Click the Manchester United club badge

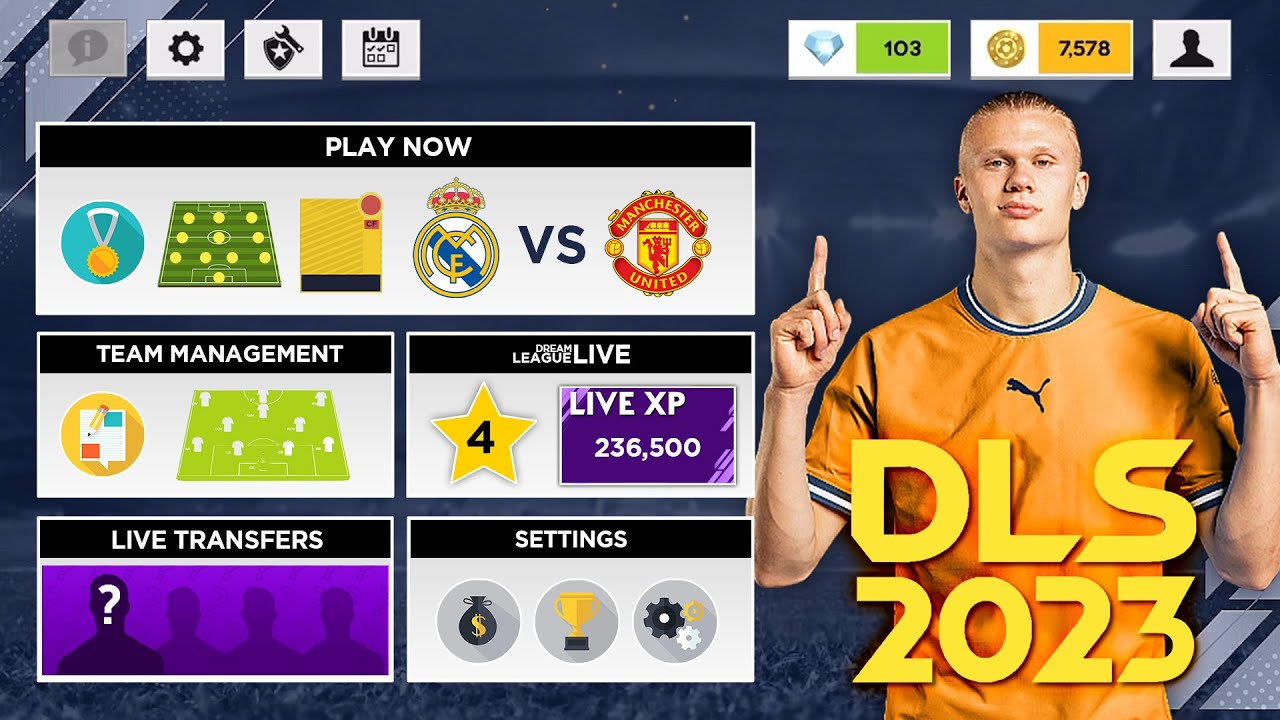pos(660,240)
